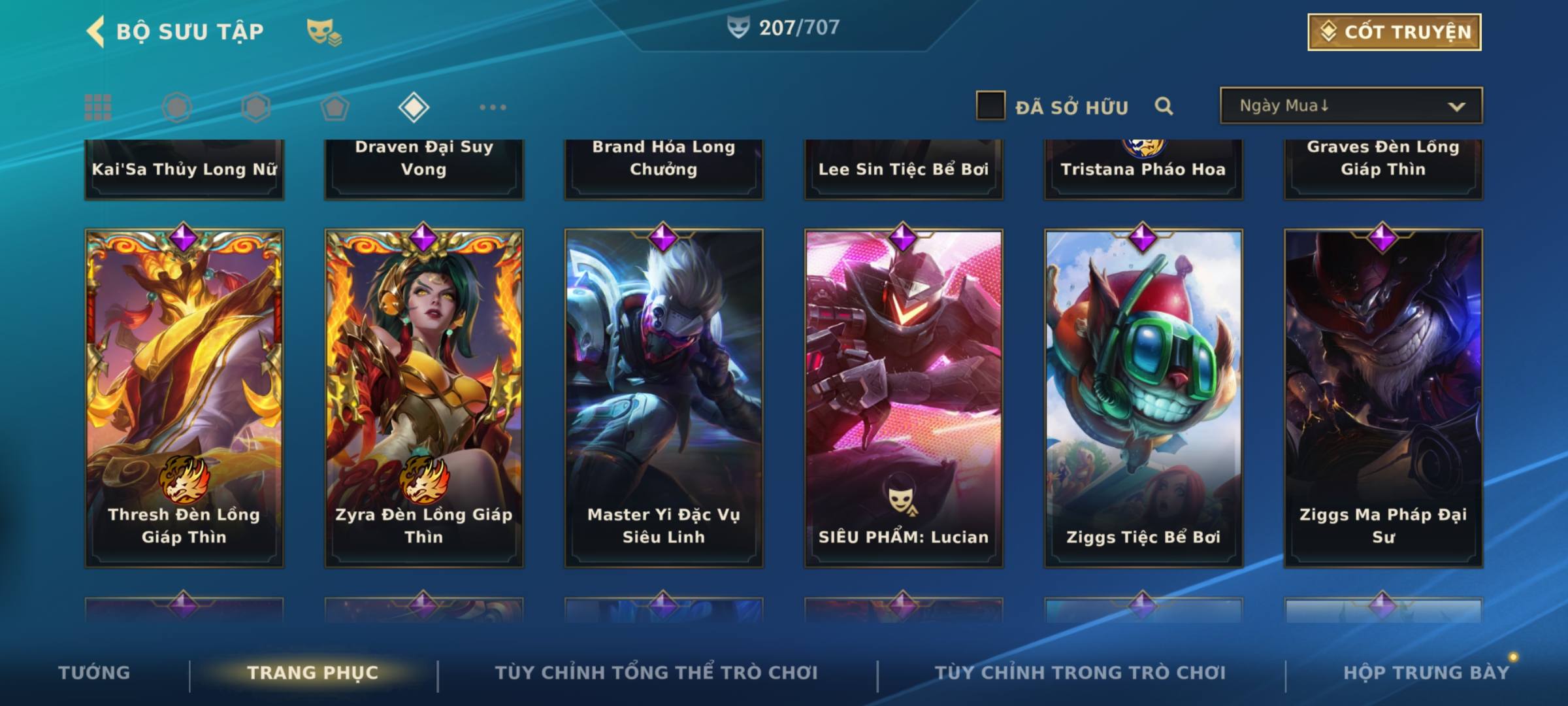This screenshot has height=706, width=1568.
Task: Choose Master Yi Đặc Vụ Siêu Linh
Action: point(664,397)
